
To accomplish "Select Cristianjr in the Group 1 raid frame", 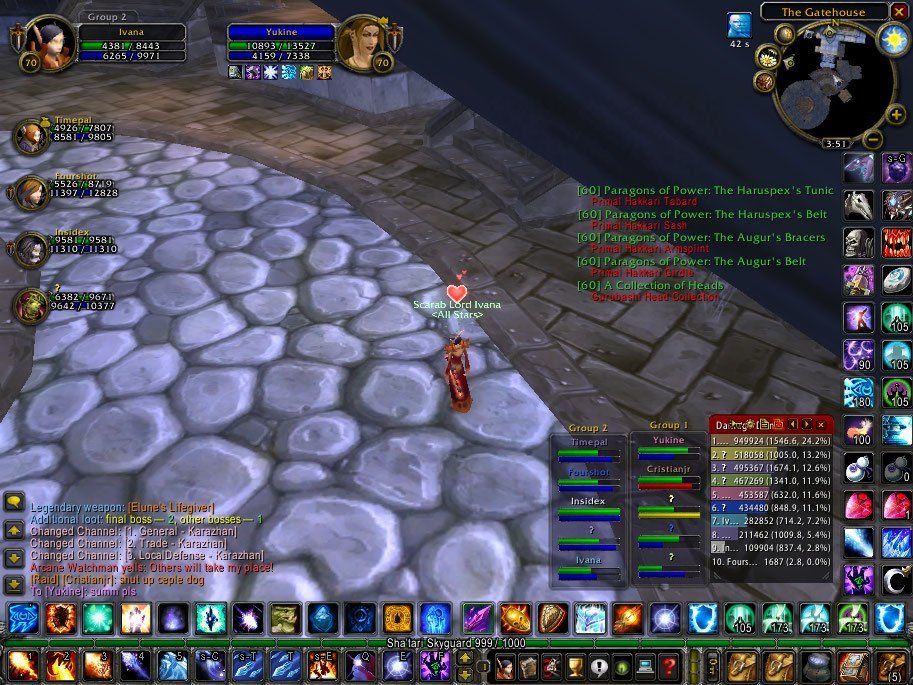I will pos(668,474).
